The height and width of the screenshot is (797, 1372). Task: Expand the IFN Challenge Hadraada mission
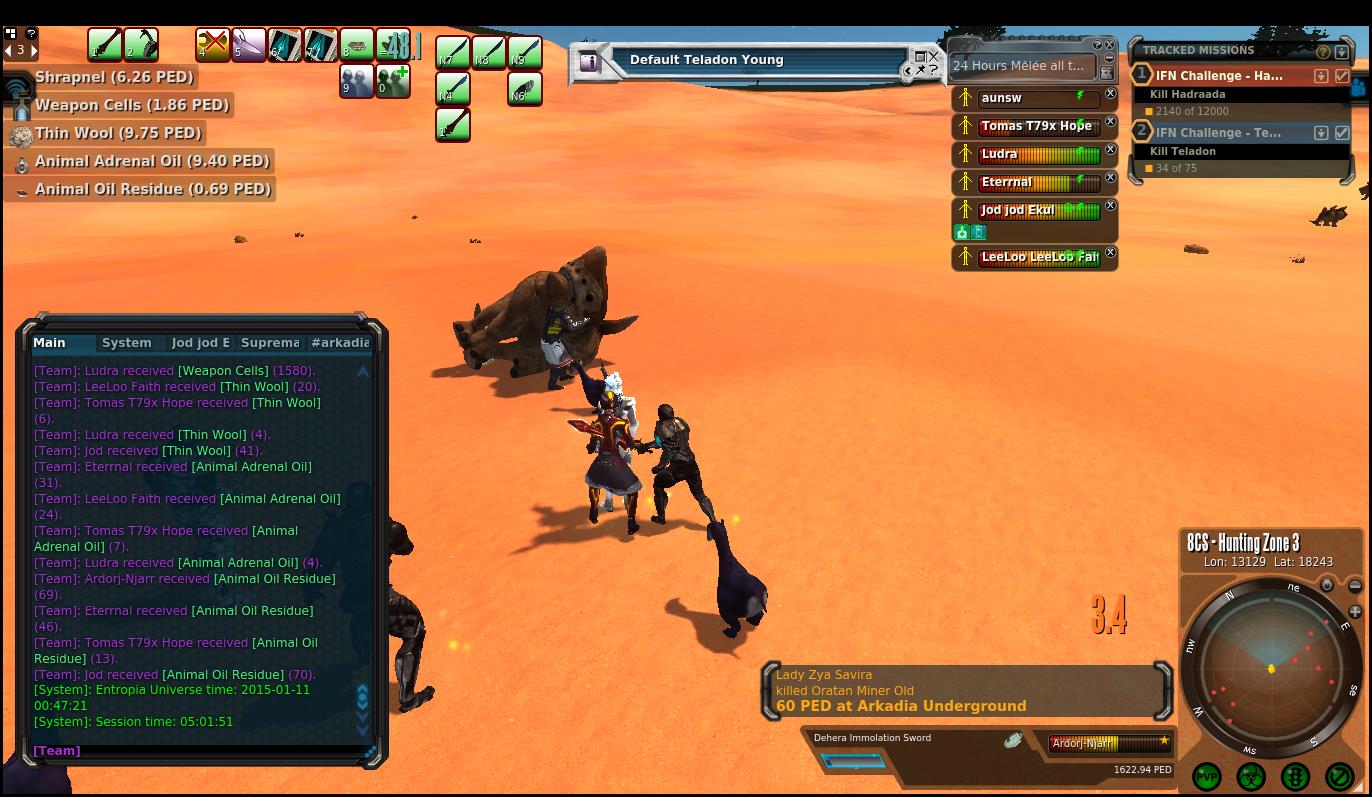pyautogui.click(x=1321, y=76)
